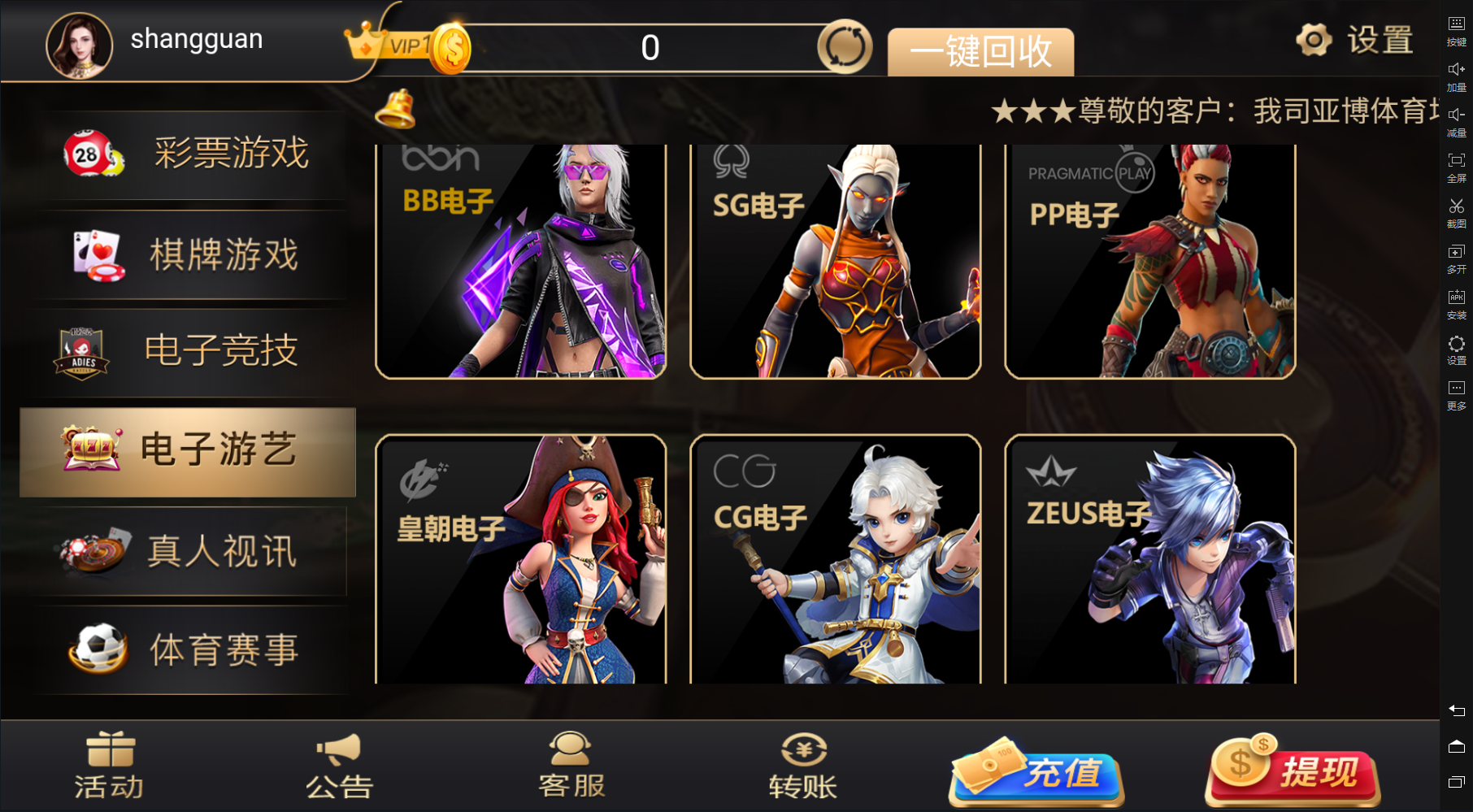Toggle emulator 全屏 fullscreen mode
The height and width of the screenshot is (812, 1473).
(x=1456, y=167)
